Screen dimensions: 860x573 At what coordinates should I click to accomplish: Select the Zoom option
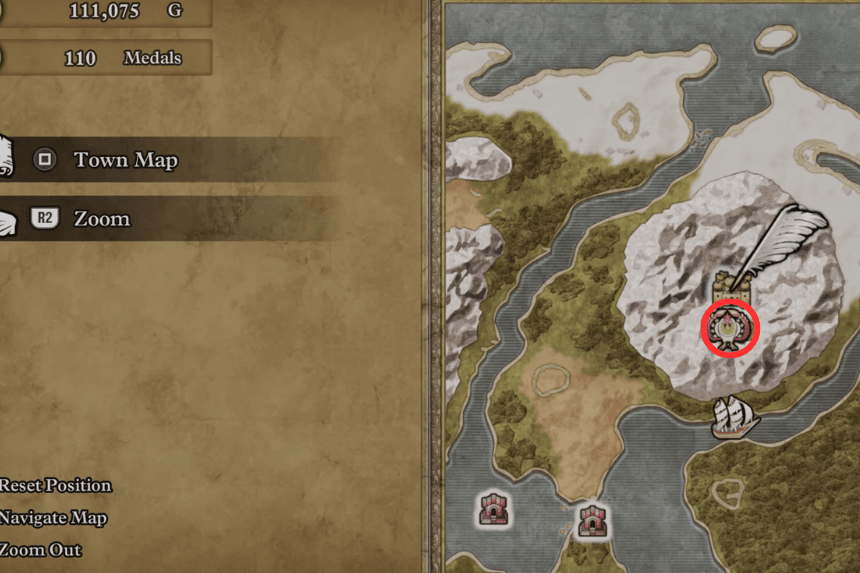101,219
